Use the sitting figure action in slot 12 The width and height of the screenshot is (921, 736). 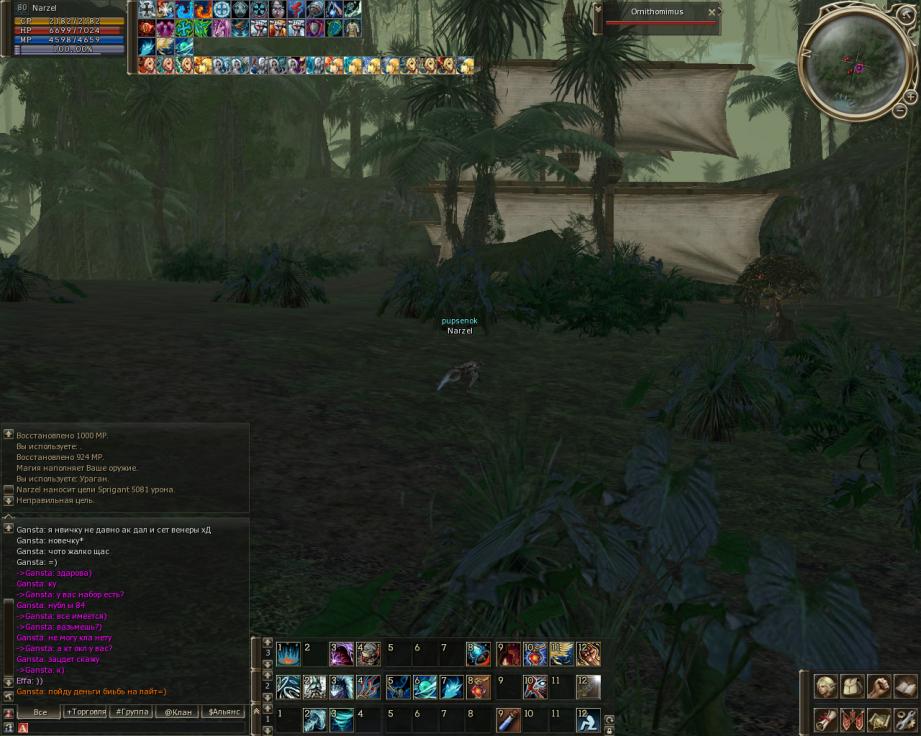tap(588, 719)
